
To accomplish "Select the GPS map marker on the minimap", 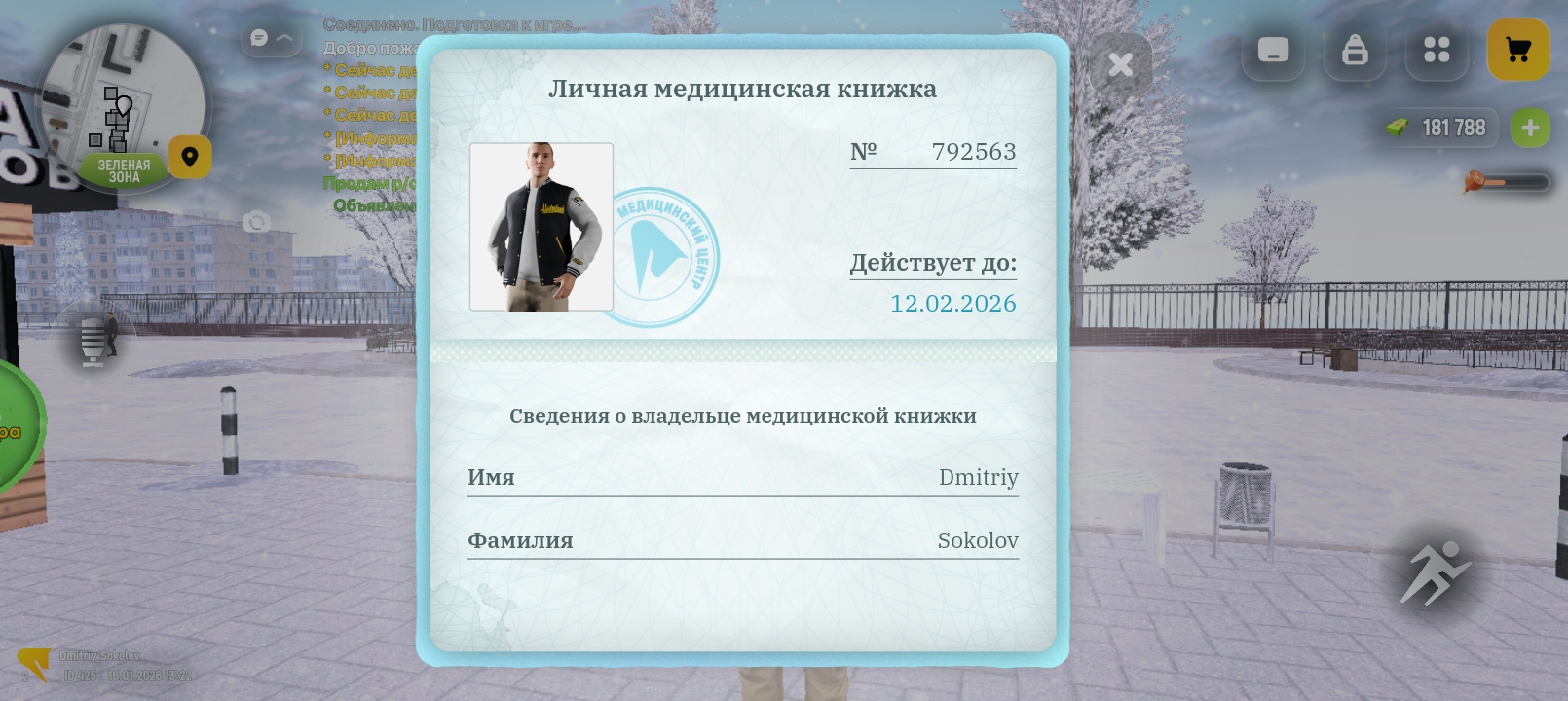I will point(190,157).
